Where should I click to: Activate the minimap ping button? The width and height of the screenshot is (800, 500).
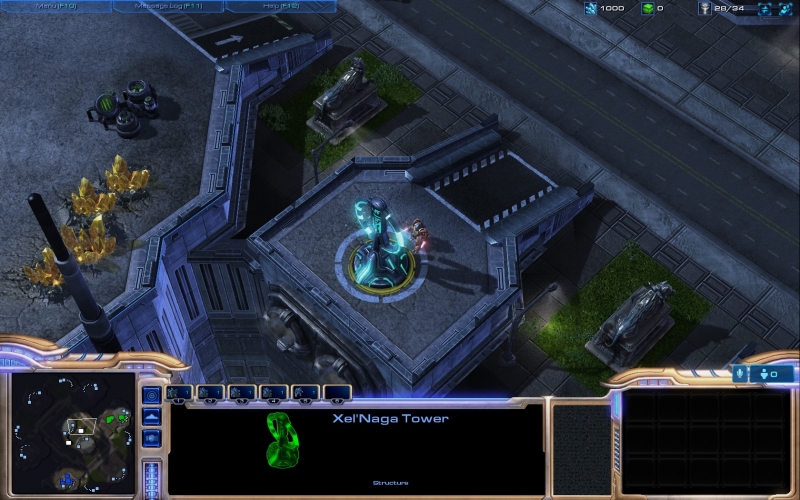[x=152, y=394]
